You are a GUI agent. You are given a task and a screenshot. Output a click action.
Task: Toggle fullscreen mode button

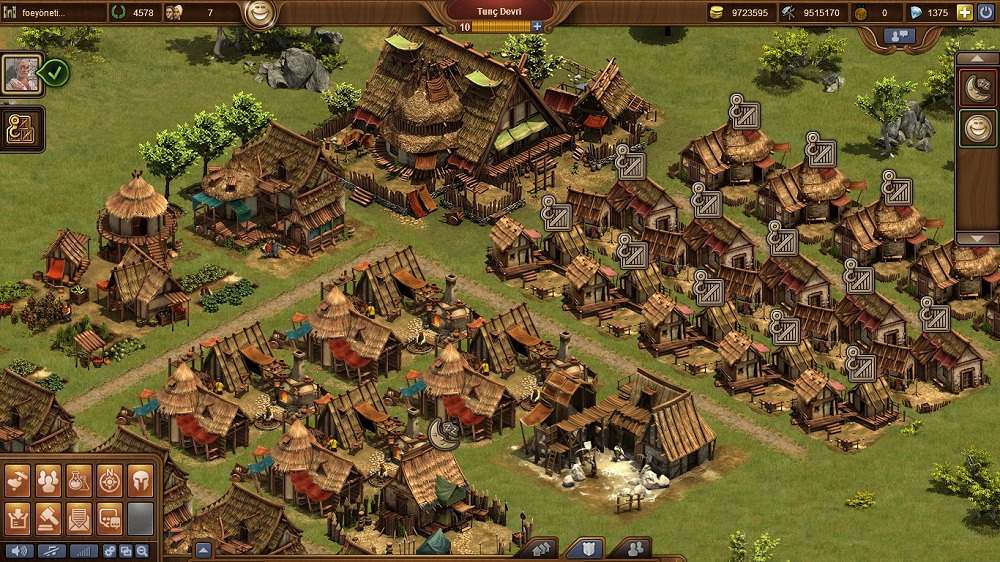(x=126, y=551)
